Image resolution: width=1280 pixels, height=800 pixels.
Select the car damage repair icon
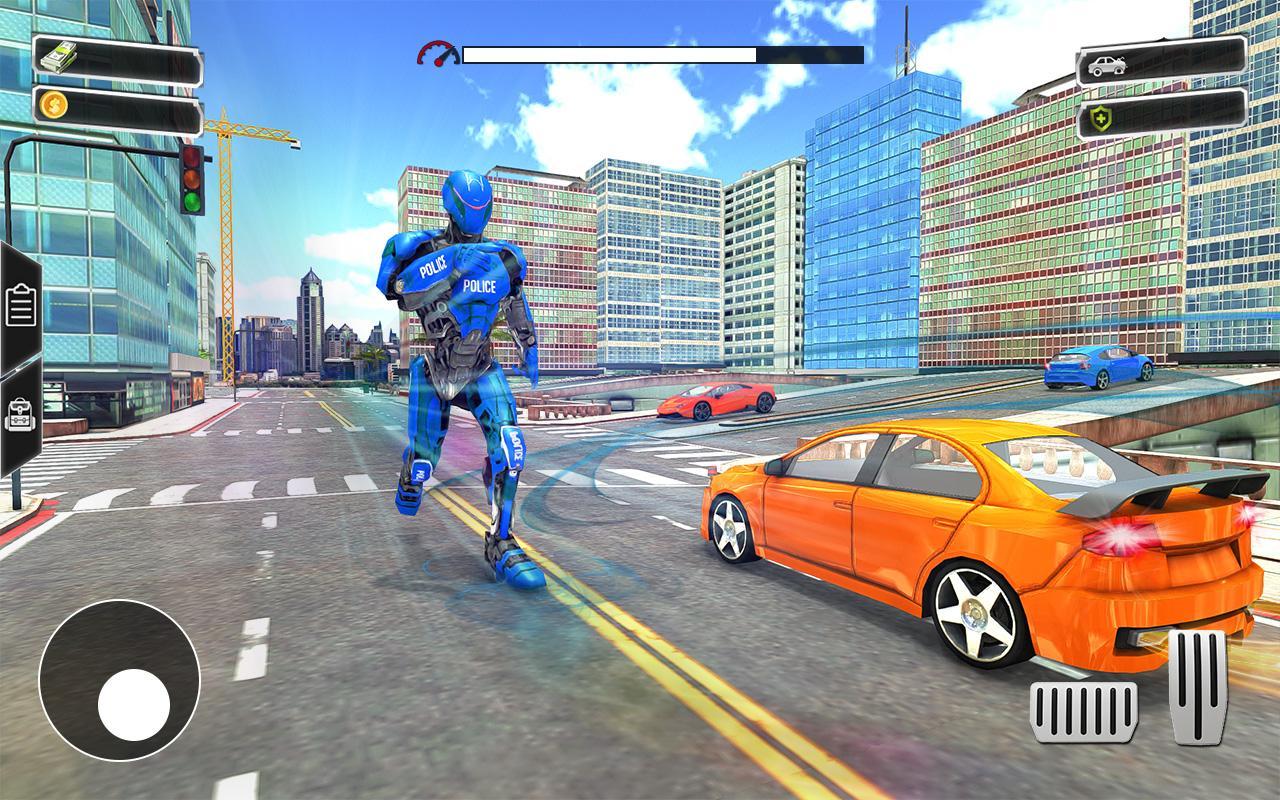point(1104,66)
